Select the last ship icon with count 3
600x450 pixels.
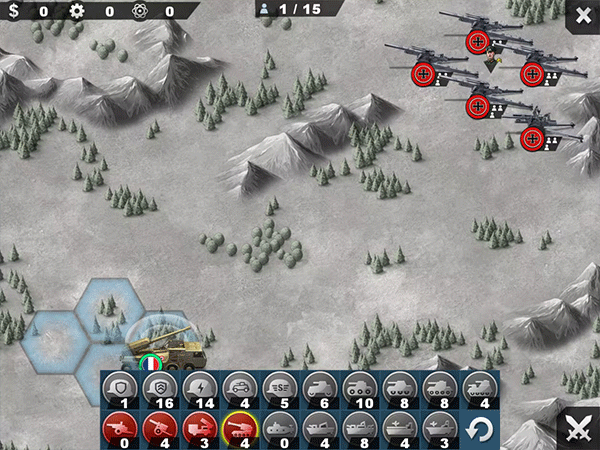click(439, 428)
